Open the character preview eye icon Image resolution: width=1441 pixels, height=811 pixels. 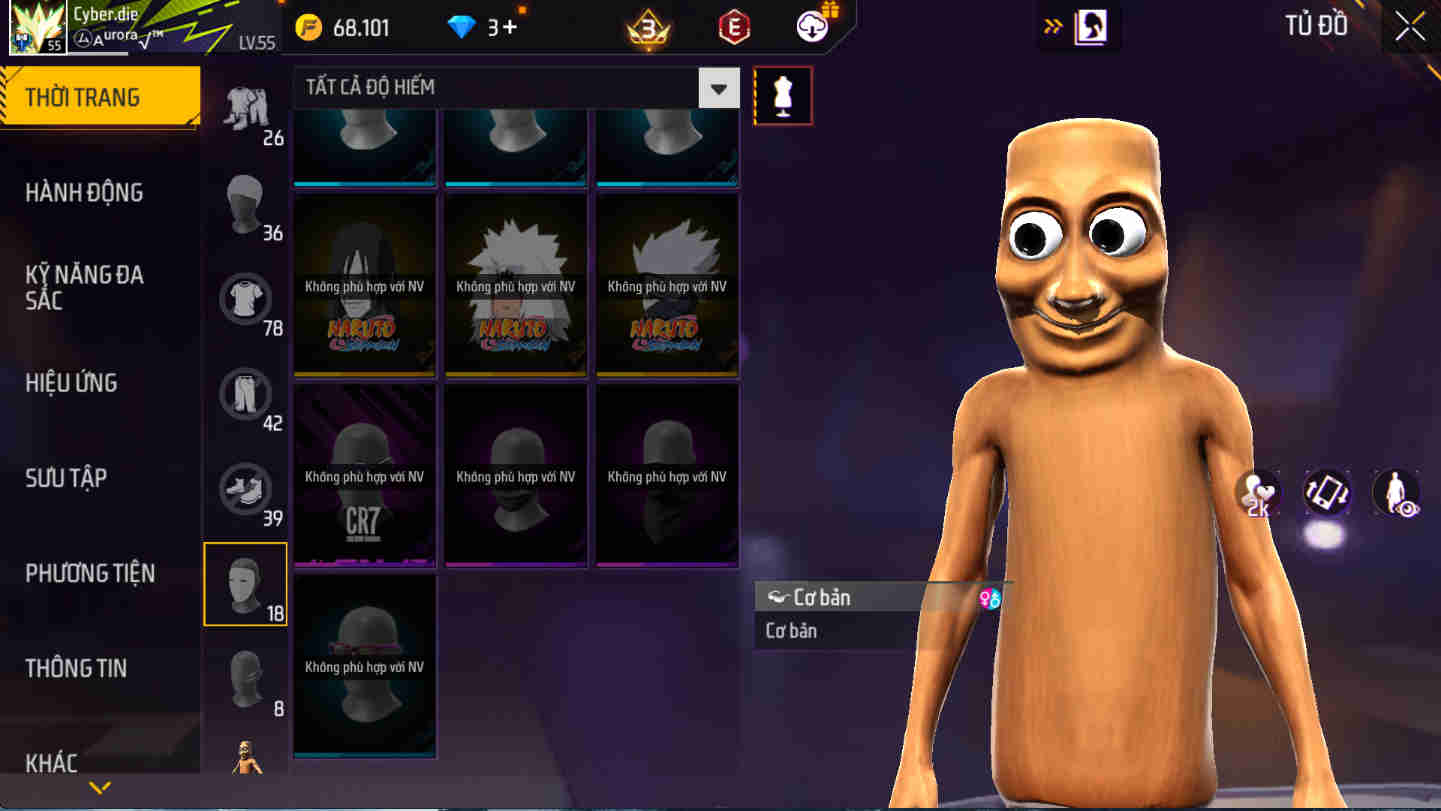point(1396,493)
